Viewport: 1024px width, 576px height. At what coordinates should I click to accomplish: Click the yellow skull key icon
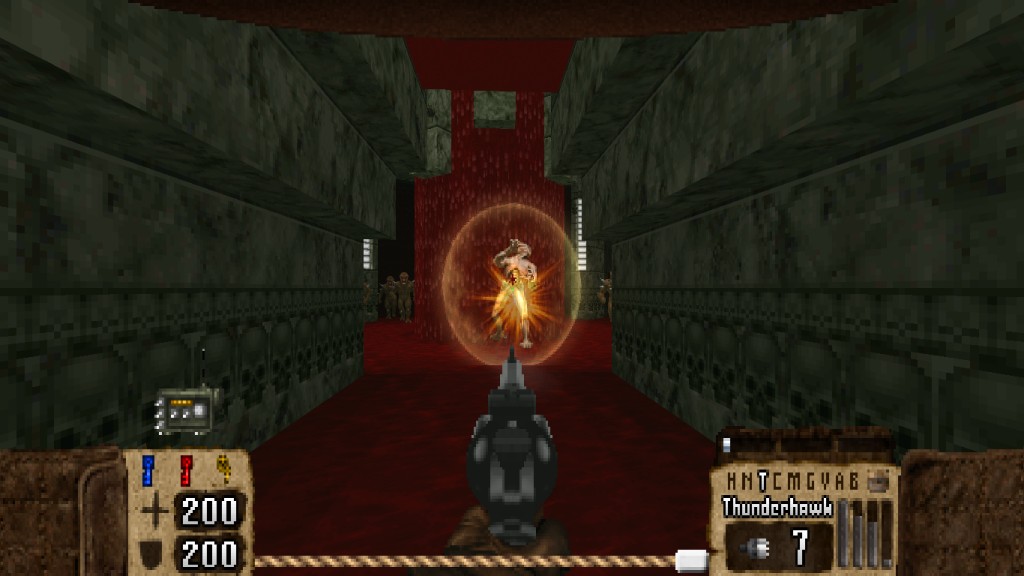[x=224, y=470]
